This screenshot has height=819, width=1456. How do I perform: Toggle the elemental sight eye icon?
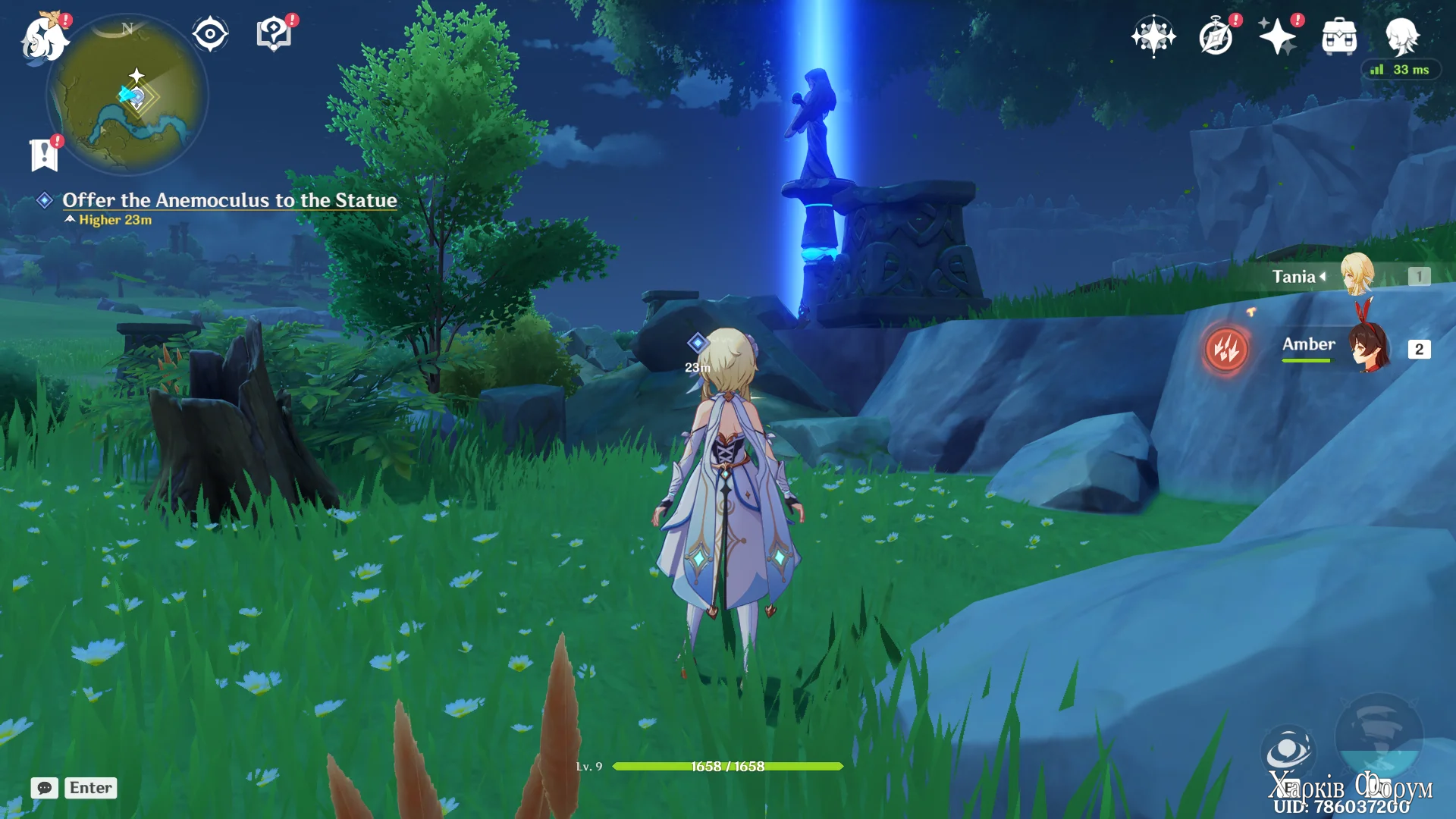click(x=210, y=34)
